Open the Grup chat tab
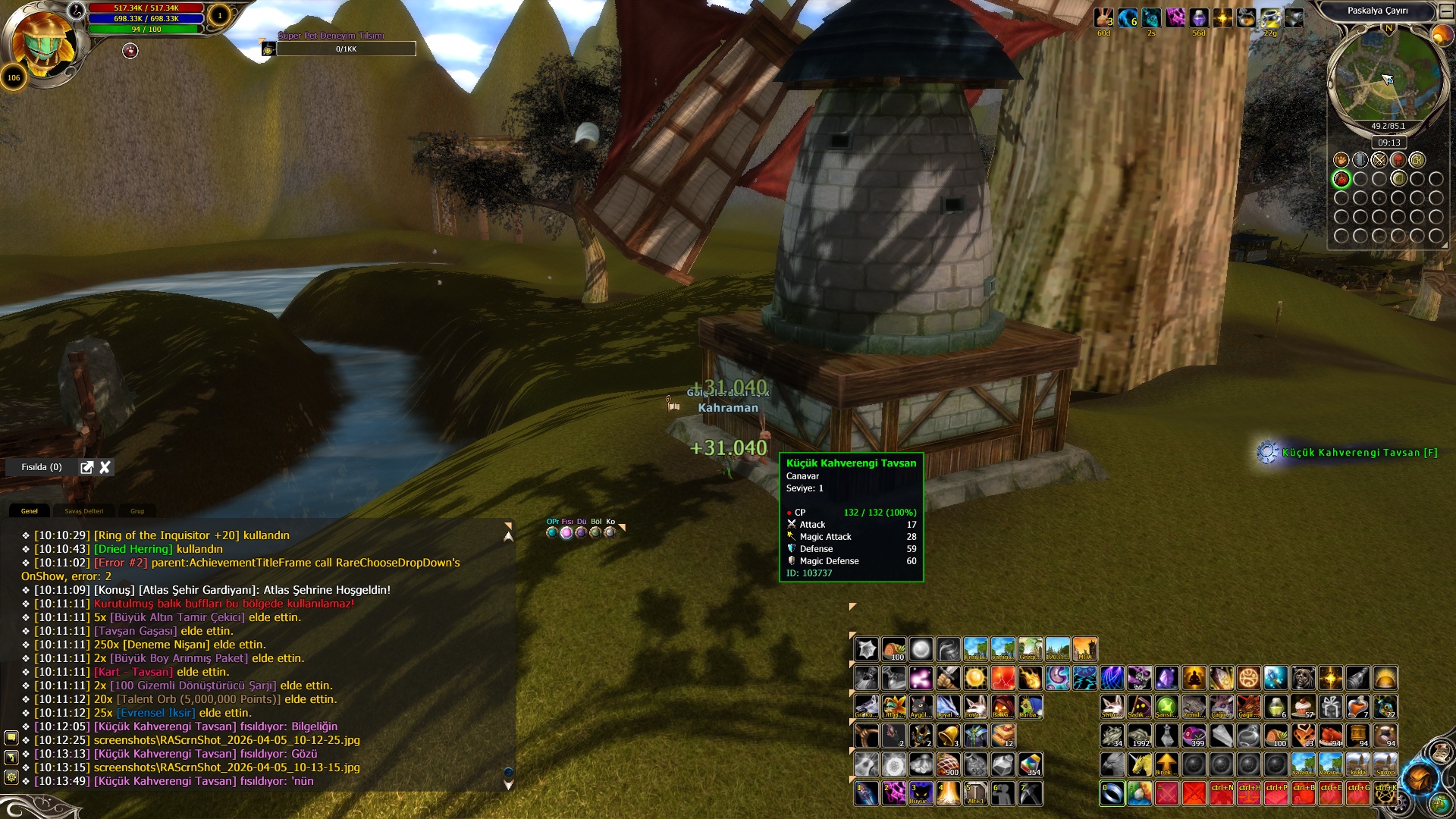1456x819 pixels. 137,511
